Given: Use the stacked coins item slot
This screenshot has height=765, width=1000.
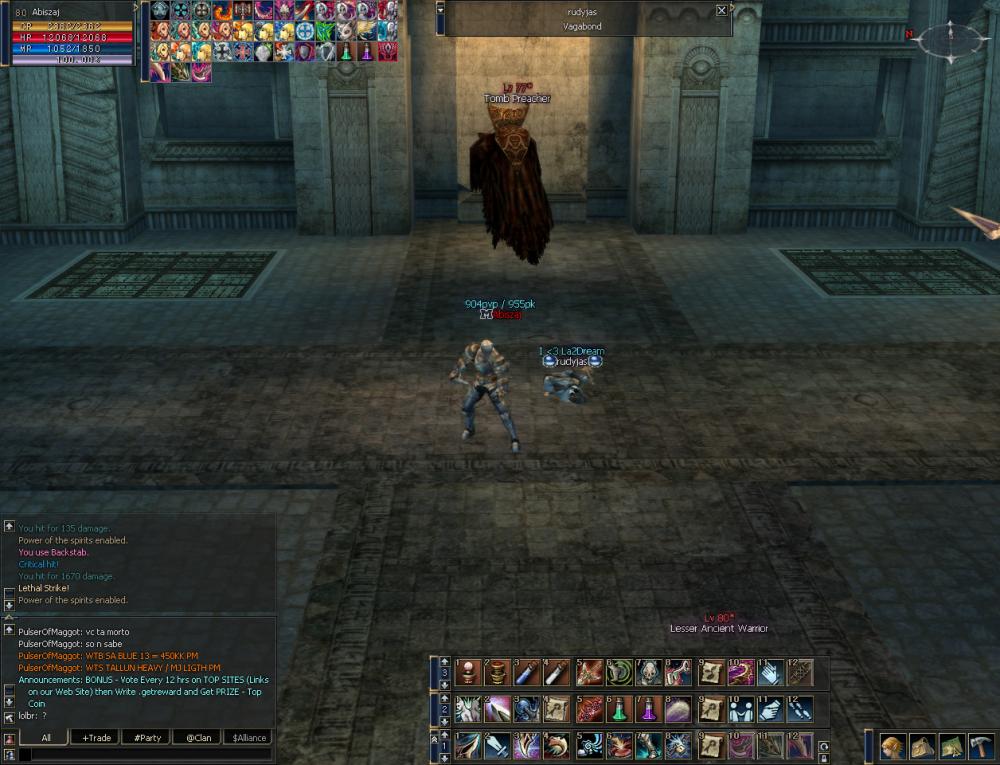Looking at the screenshot, I should pos(498,673).
